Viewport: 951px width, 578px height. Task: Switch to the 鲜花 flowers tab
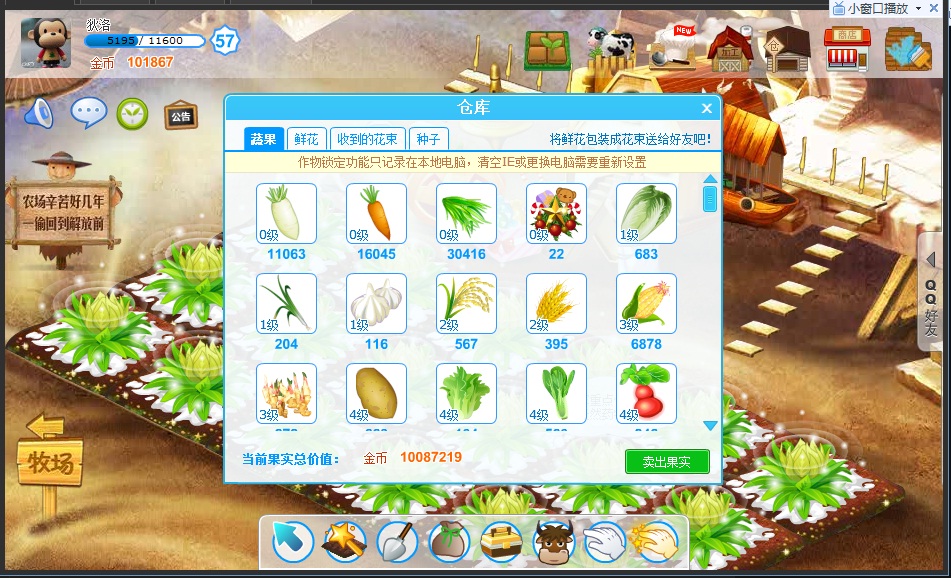(x=306, y=139)
